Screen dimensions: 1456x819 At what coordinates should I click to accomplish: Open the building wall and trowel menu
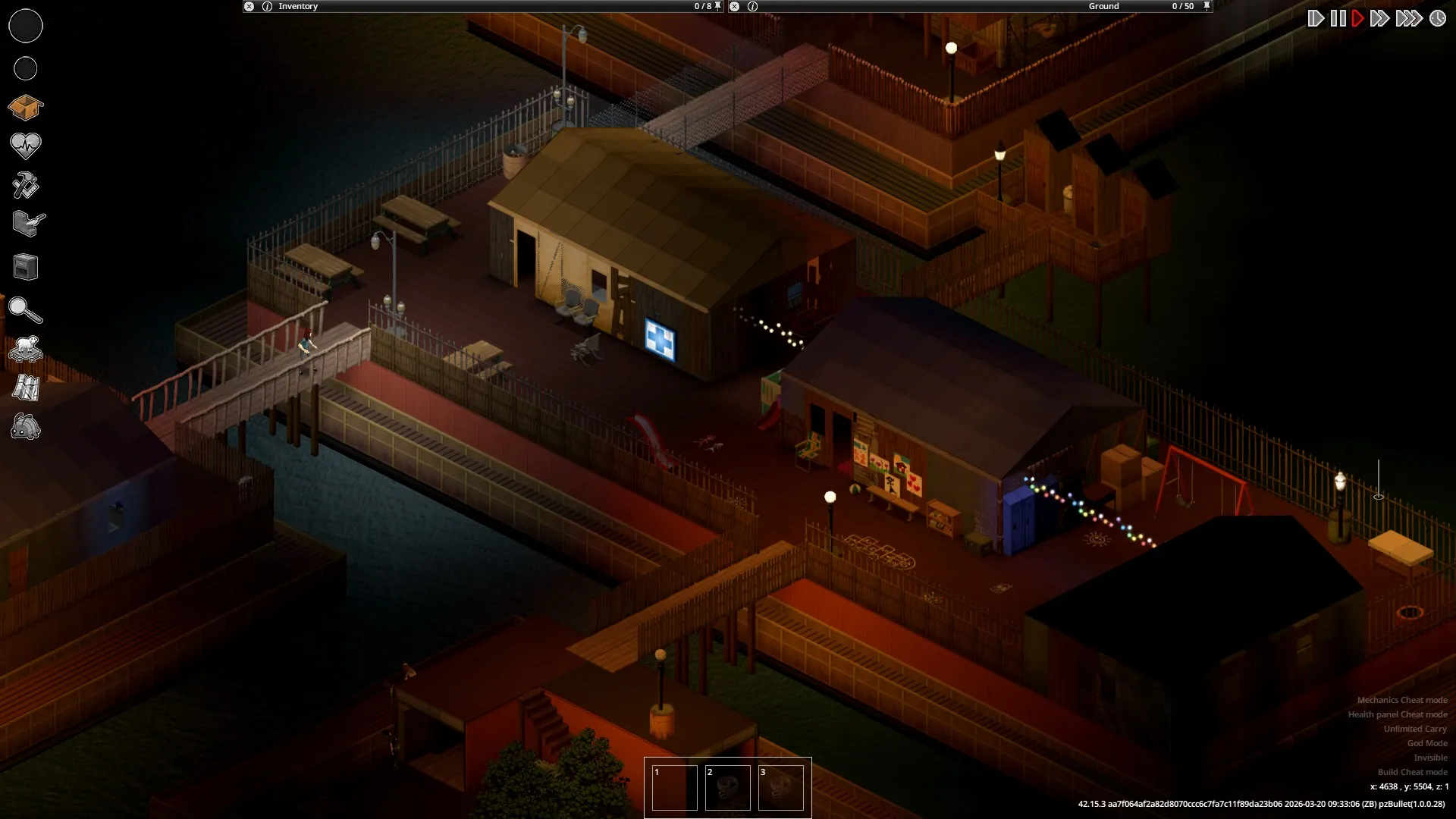pos(28,224)
